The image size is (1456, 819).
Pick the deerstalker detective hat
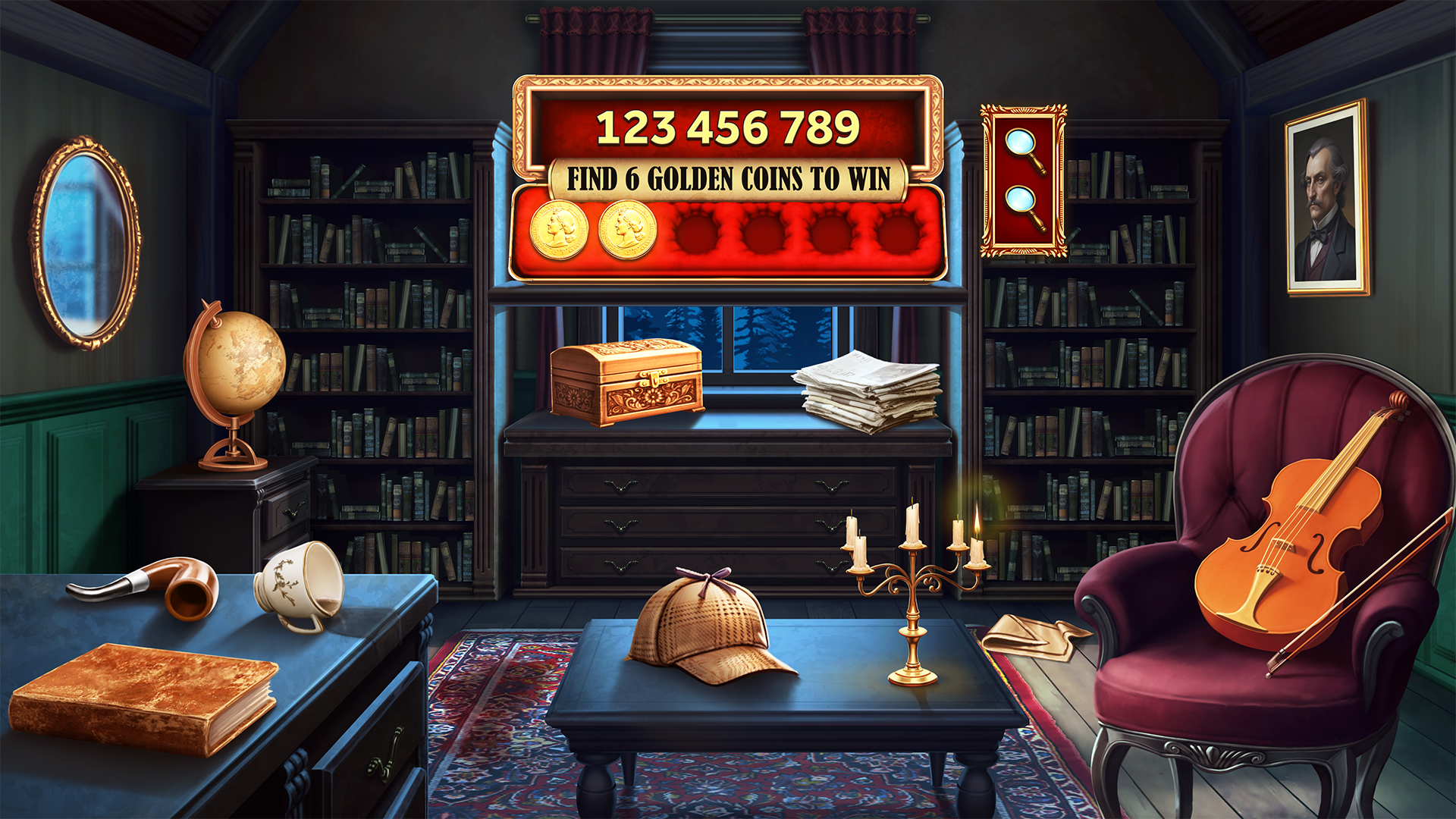[705, 628]
